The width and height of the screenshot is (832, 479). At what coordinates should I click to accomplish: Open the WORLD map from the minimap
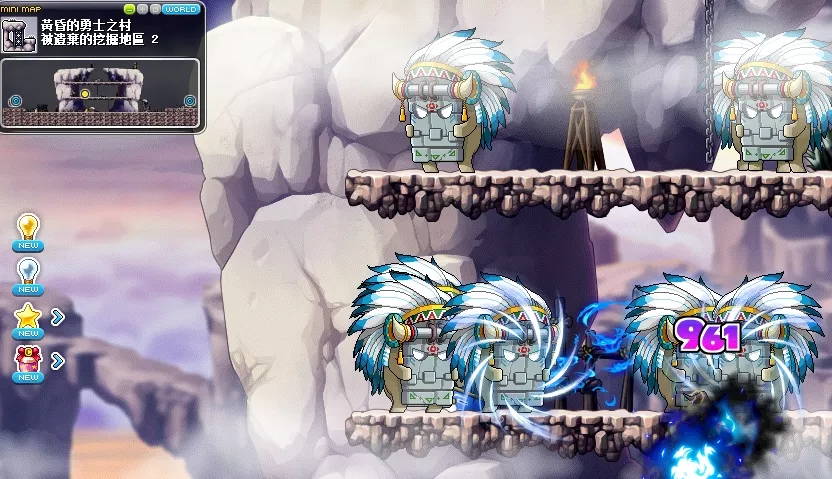181,9
